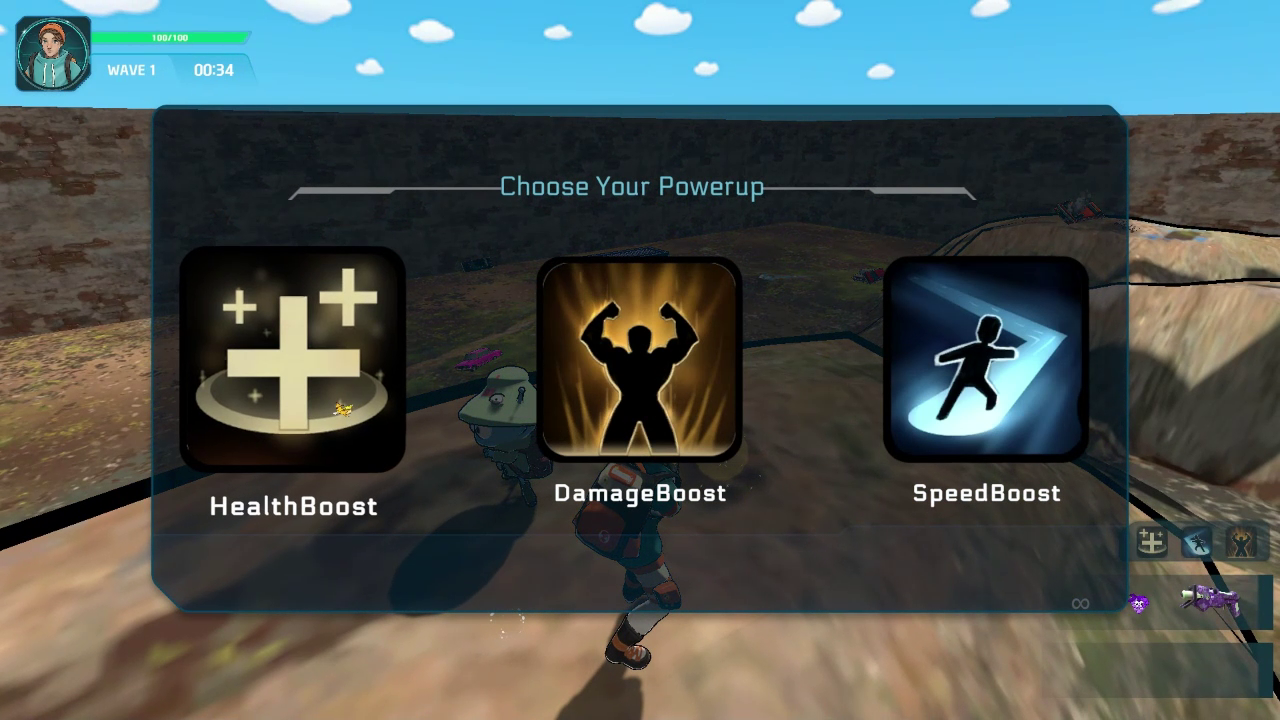Screen dimensions: 1280x720
Task: Click the WAVE 1 indicator
Action: click(x=132, y=71)
